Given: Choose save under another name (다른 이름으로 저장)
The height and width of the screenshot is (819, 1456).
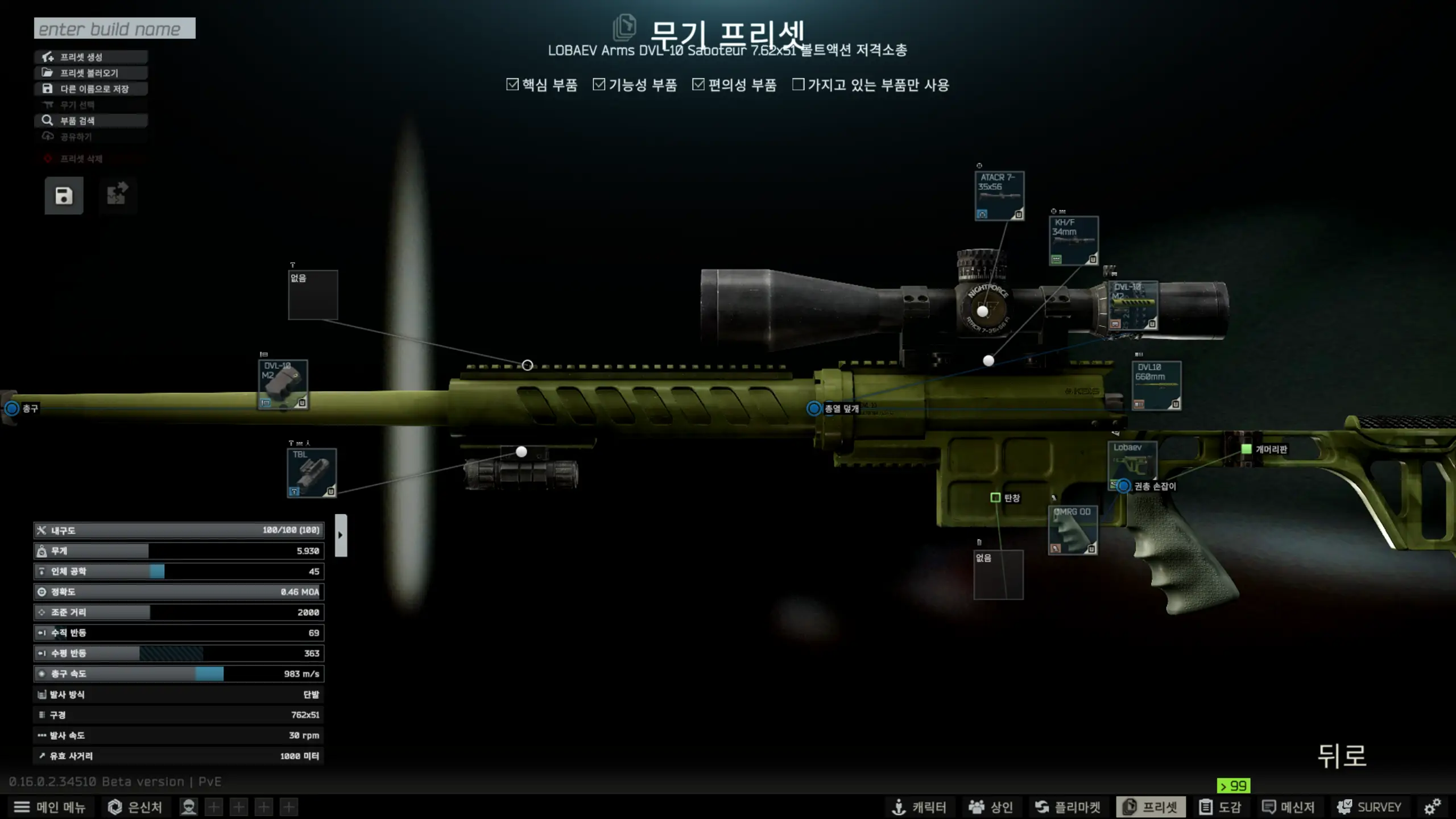Looking at the screenshot, I should 91,89.
